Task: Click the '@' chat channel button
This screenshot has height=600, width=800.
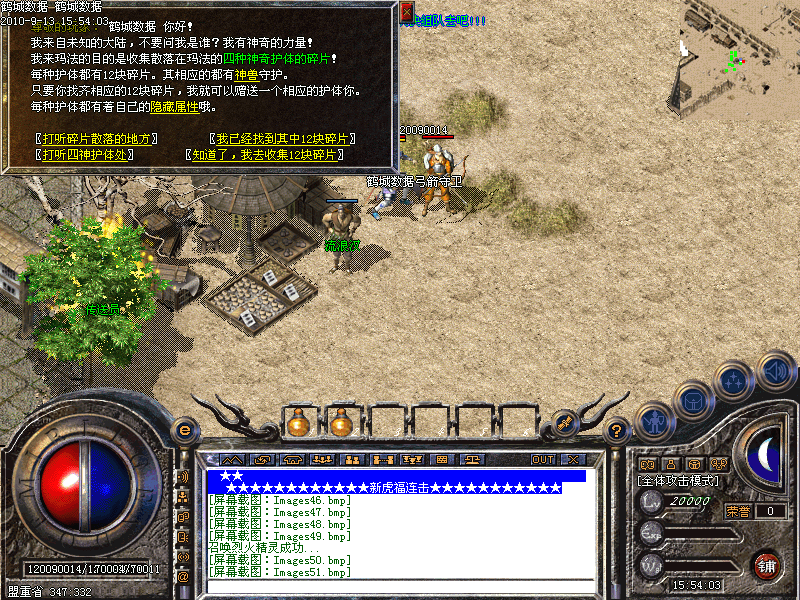Action: 182,577
